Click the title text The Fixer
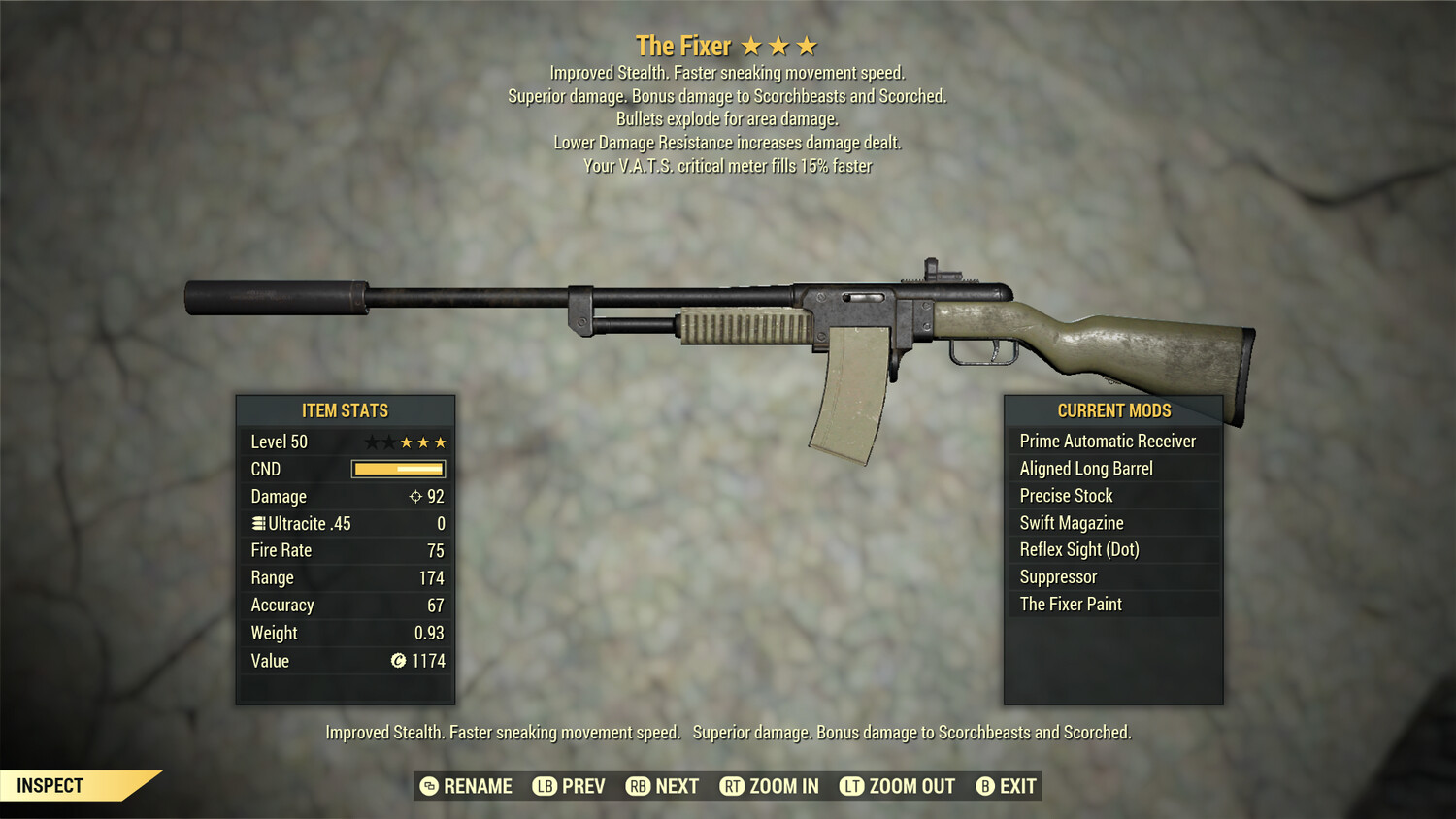1456x819 pixels. (683, 46)
